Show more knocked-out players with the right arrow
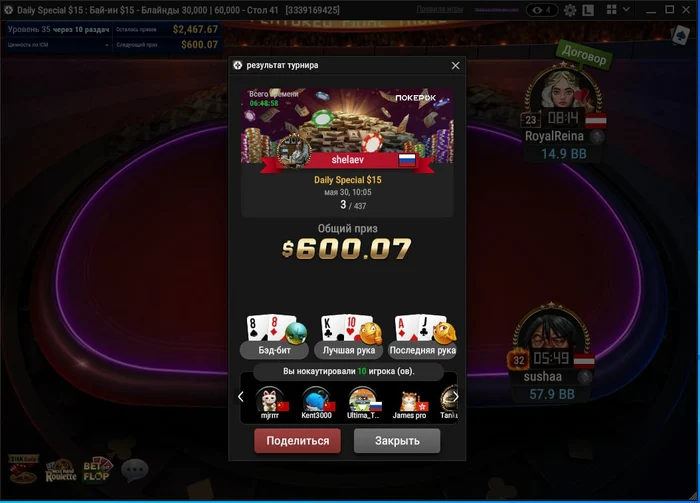Viewport: 700px width, 503px height. [455, 397]
